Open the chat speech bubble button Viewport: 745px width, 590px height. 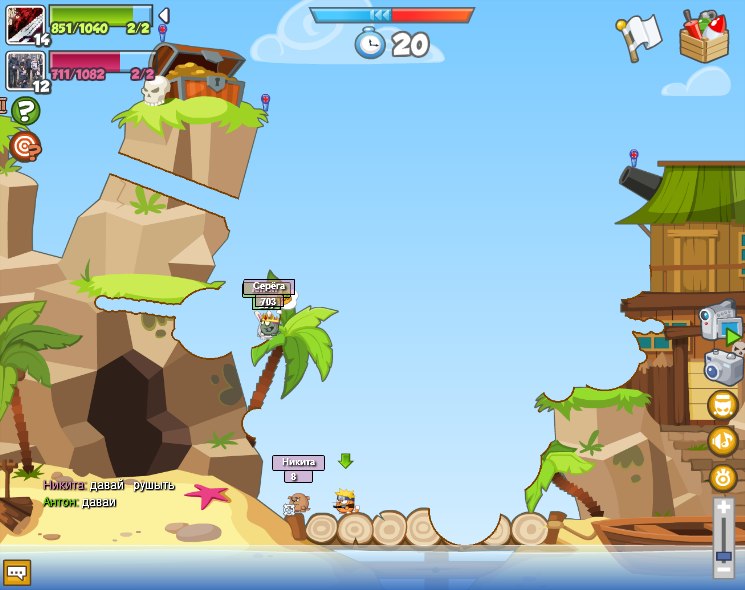click(17, 572)
